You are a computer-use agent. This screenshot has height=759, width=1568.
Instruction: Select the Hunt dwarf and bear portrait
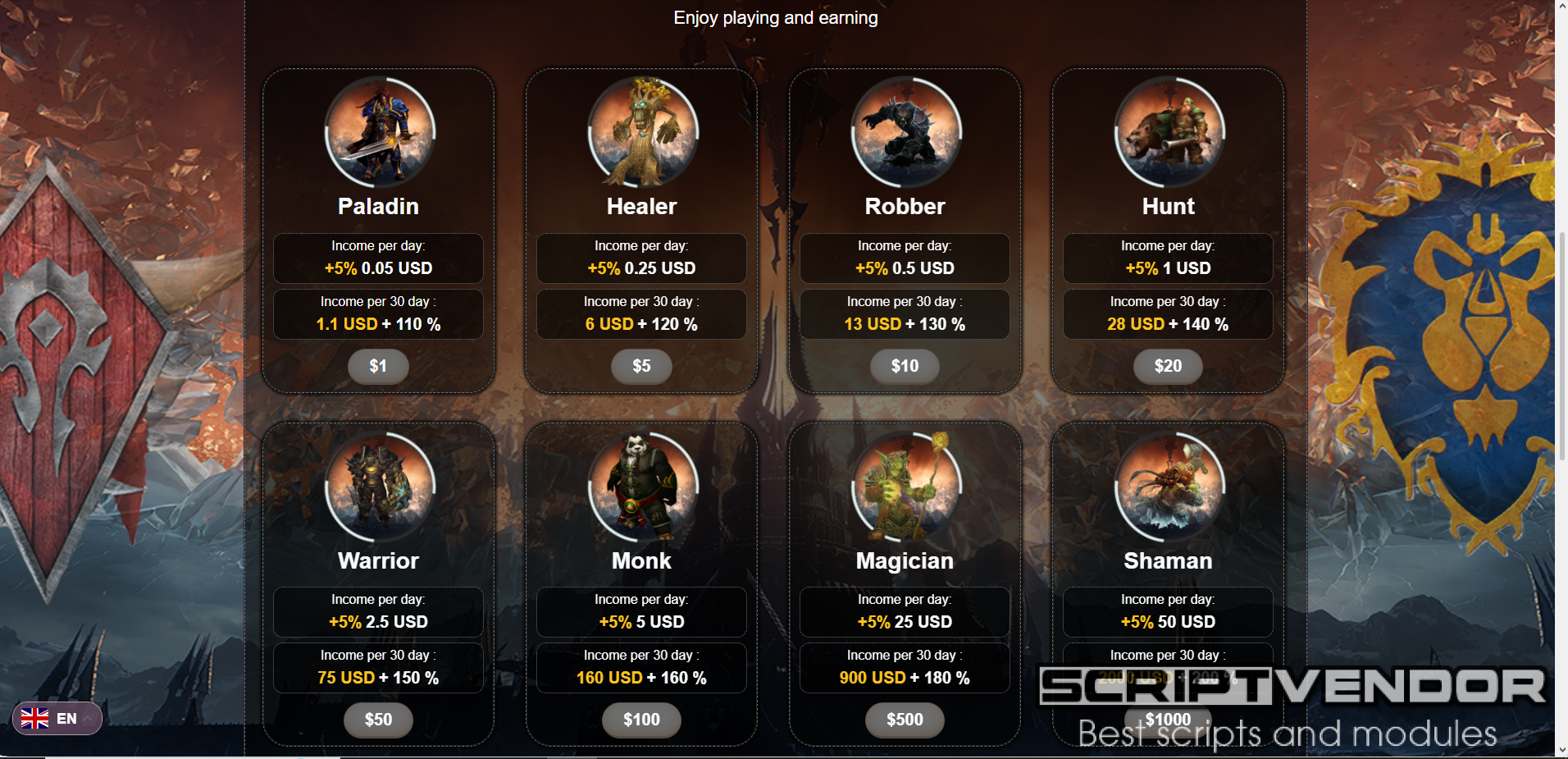click(x=1169, y=132)
